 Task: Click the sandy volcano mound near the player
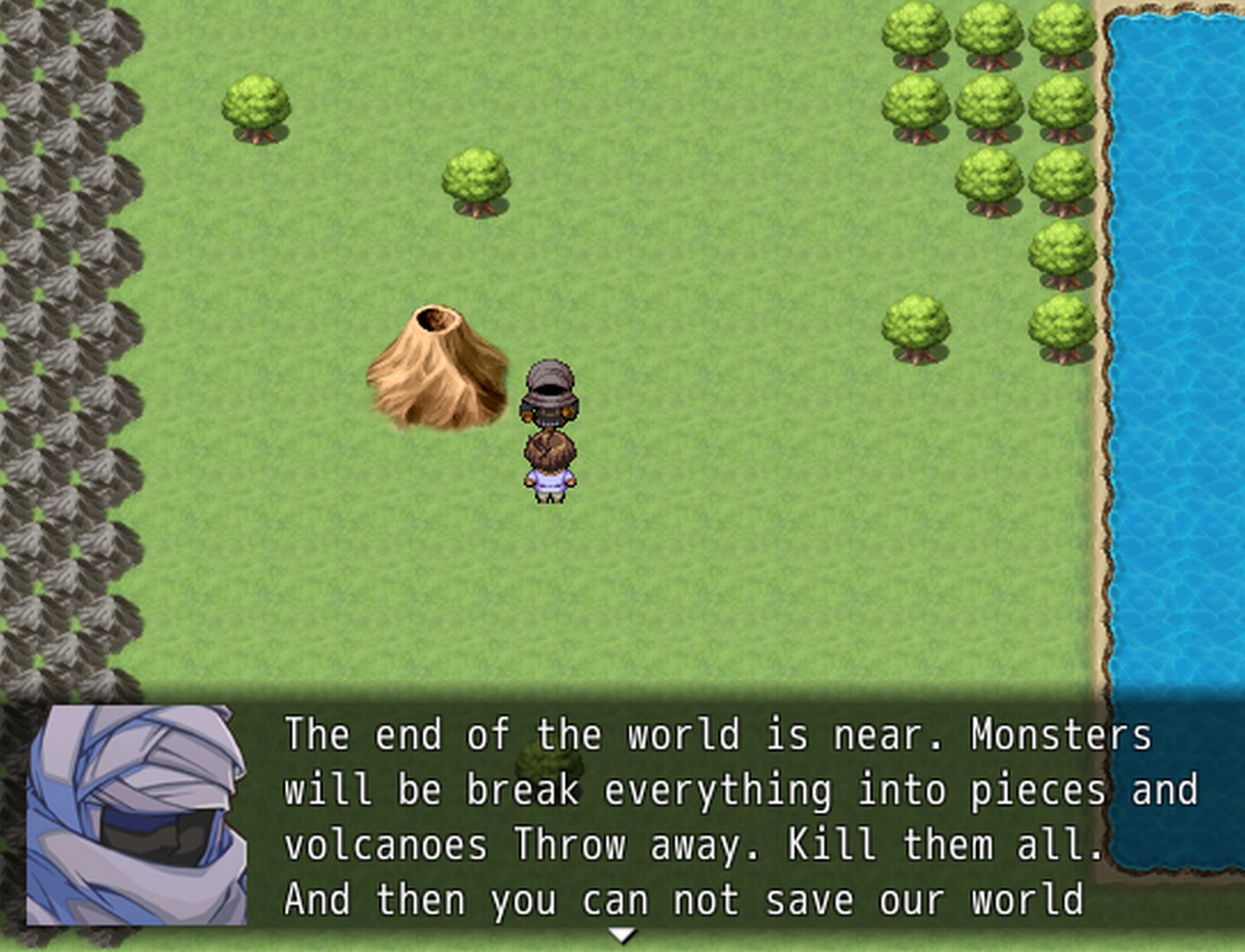point(436,379)
